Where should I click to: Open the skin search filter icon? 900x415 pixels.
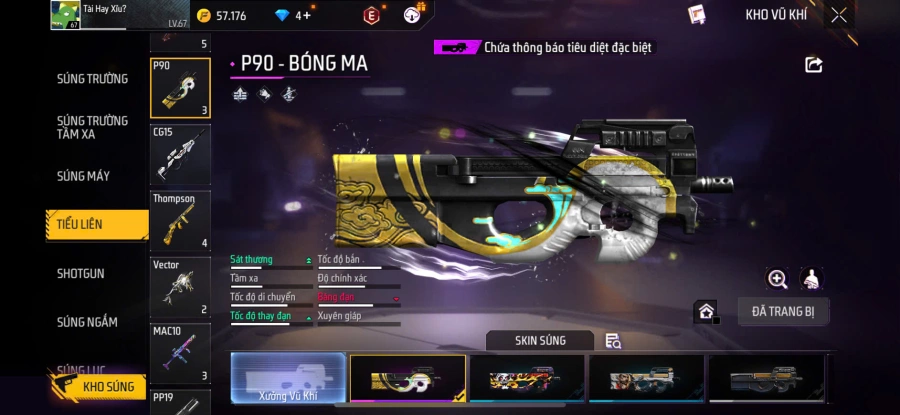[x=613, y=341]
